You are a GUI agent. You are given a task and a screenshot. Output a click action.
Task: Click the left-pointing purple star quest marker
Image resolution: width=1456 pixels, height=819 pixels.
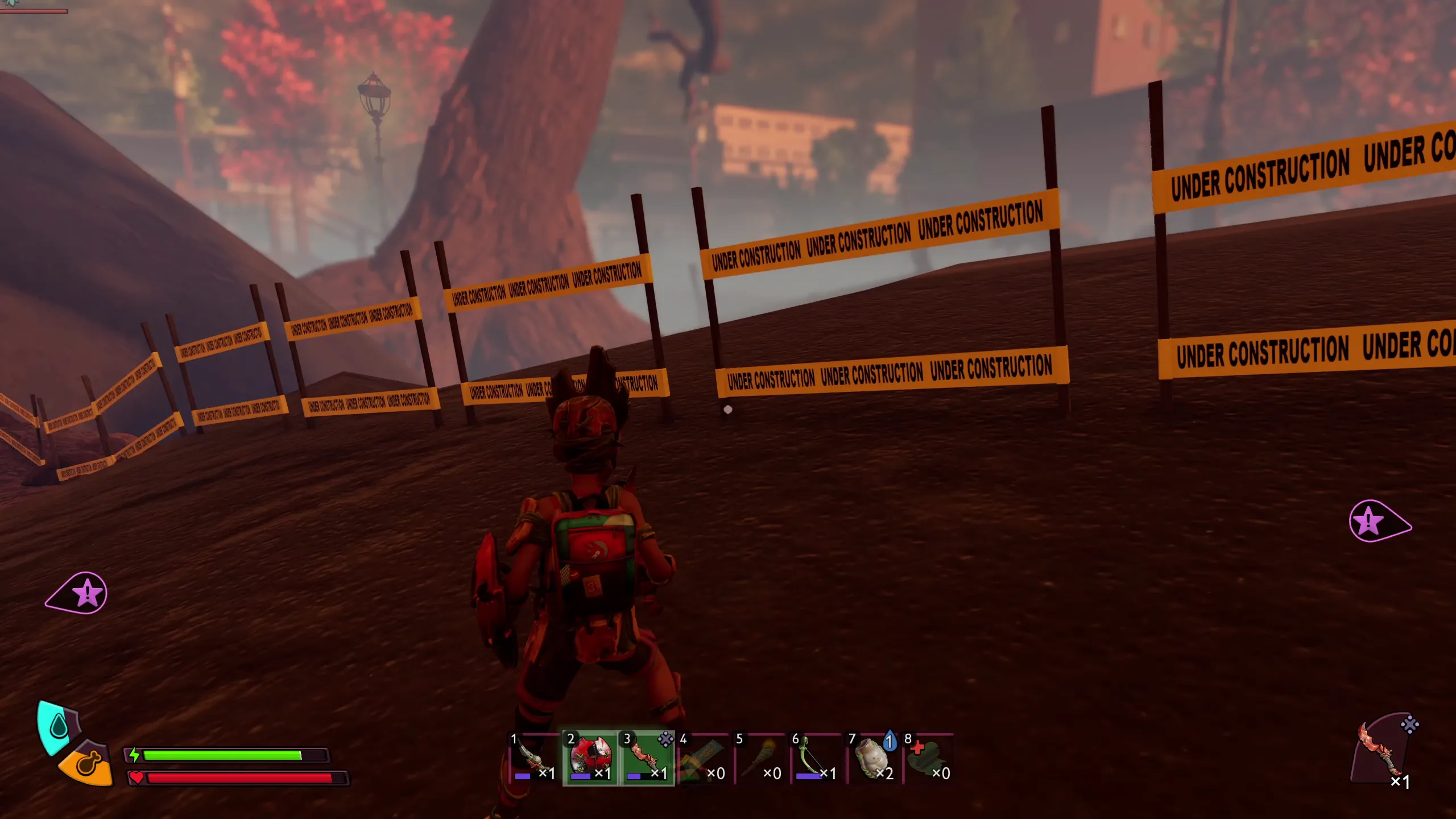80,593
